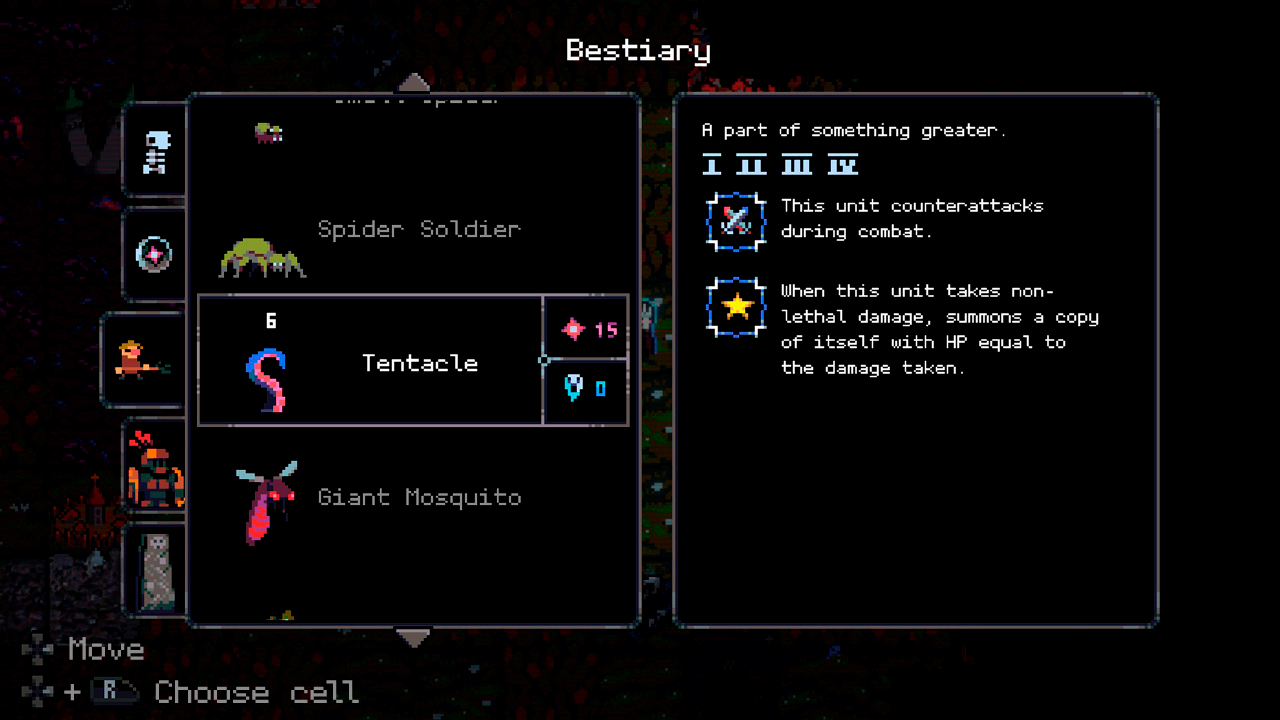Click the counterattack ability icon
The image size is (1280, 720).
coord(736,220)
